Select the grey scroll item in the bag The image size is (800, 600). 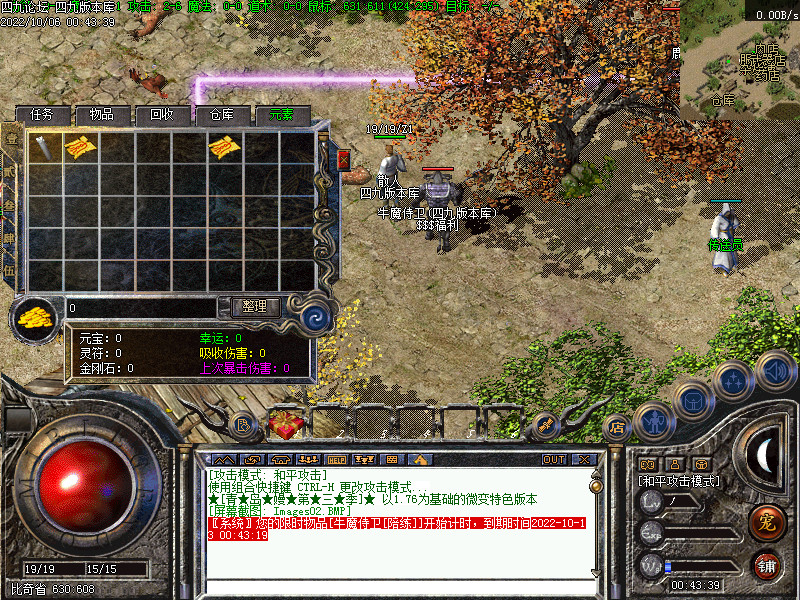[45, 148]
